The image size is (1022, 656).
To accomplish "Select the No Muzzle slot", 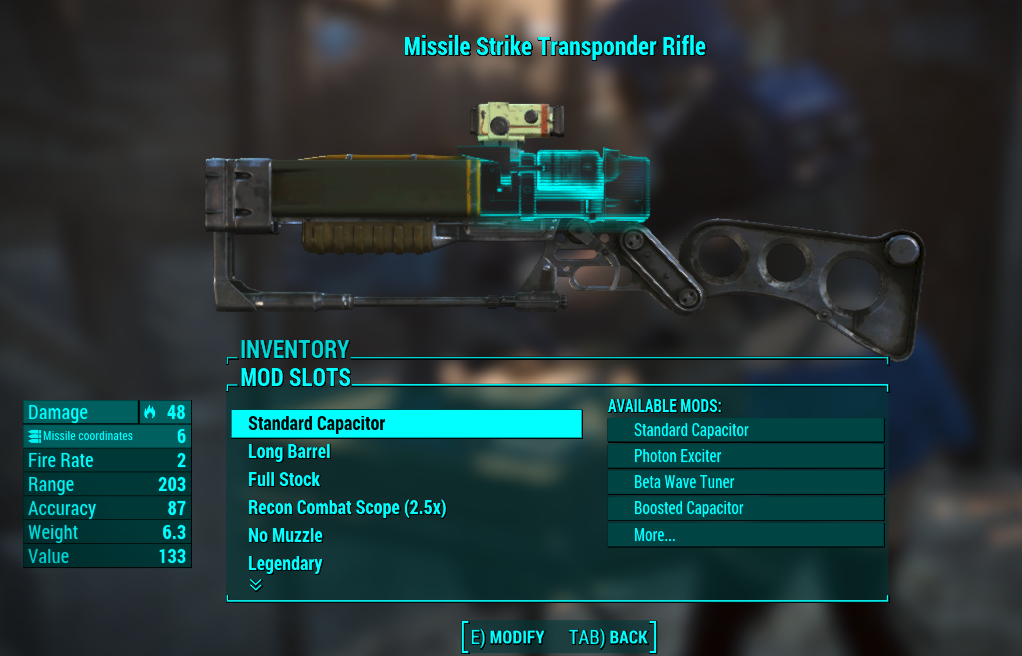I will [285, 536].
